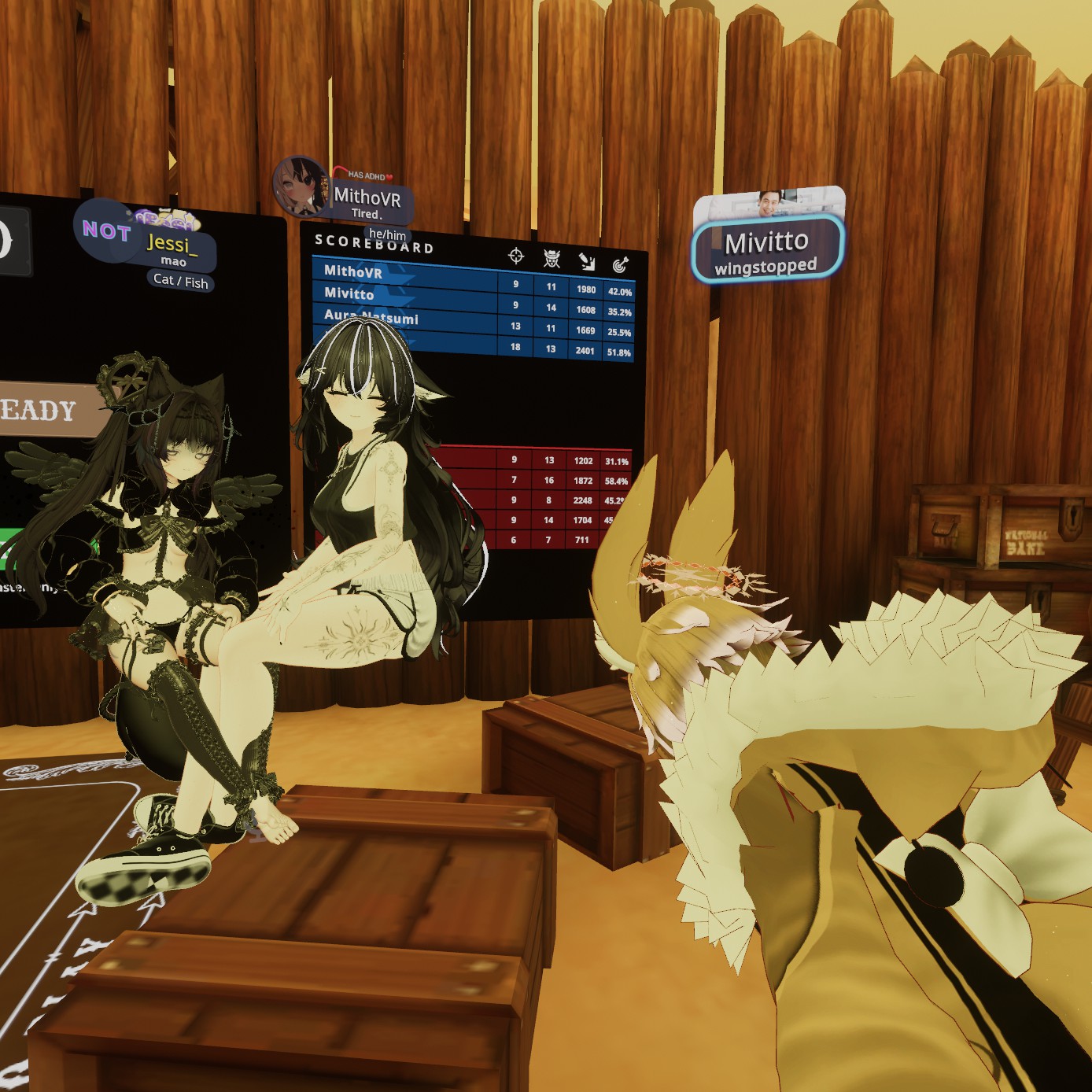Viewport: 1092px width, 1092px height.
Task: Click the READY button on the panel
Action: coord(49,410)
